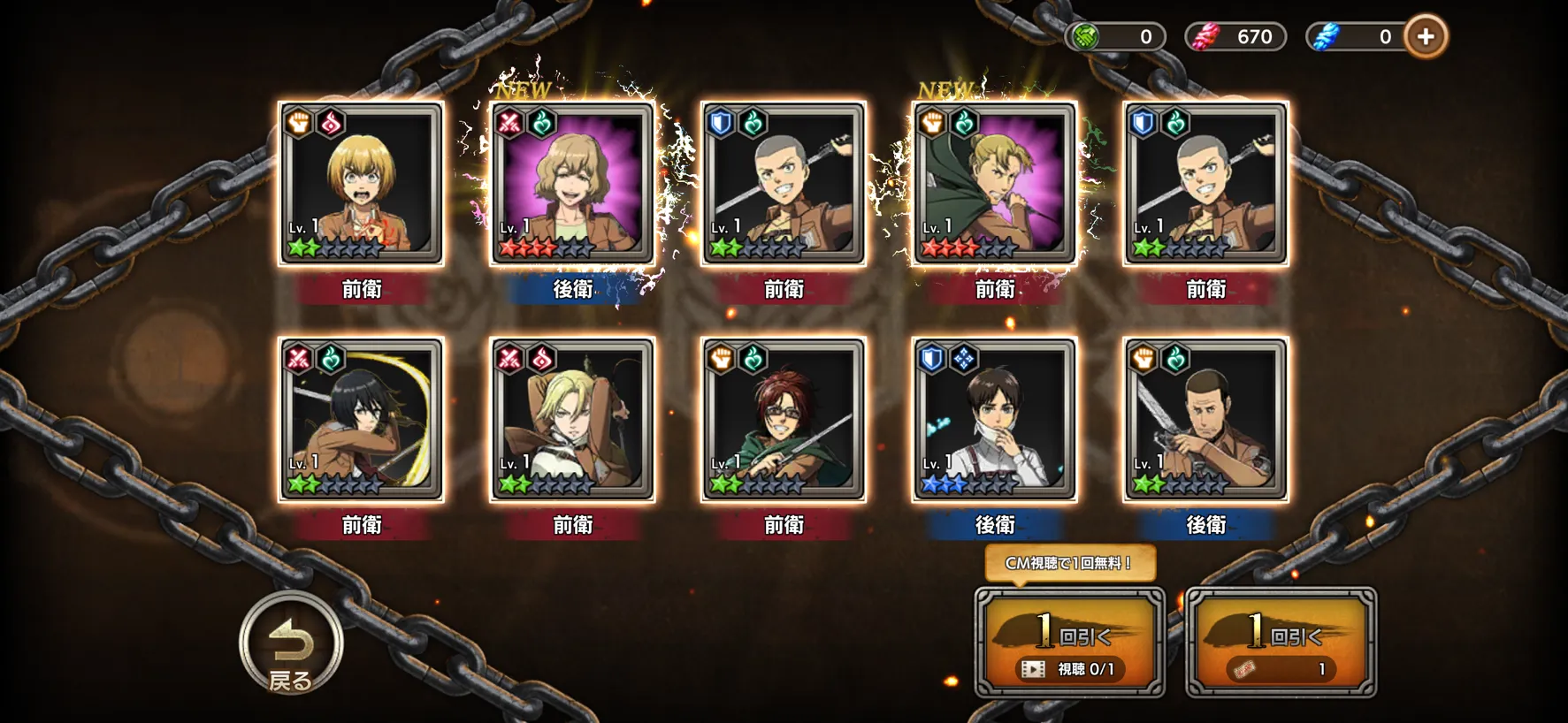Select the screaming blond boy card
Screen dimensions: 1568x723
tap(361, 183)
